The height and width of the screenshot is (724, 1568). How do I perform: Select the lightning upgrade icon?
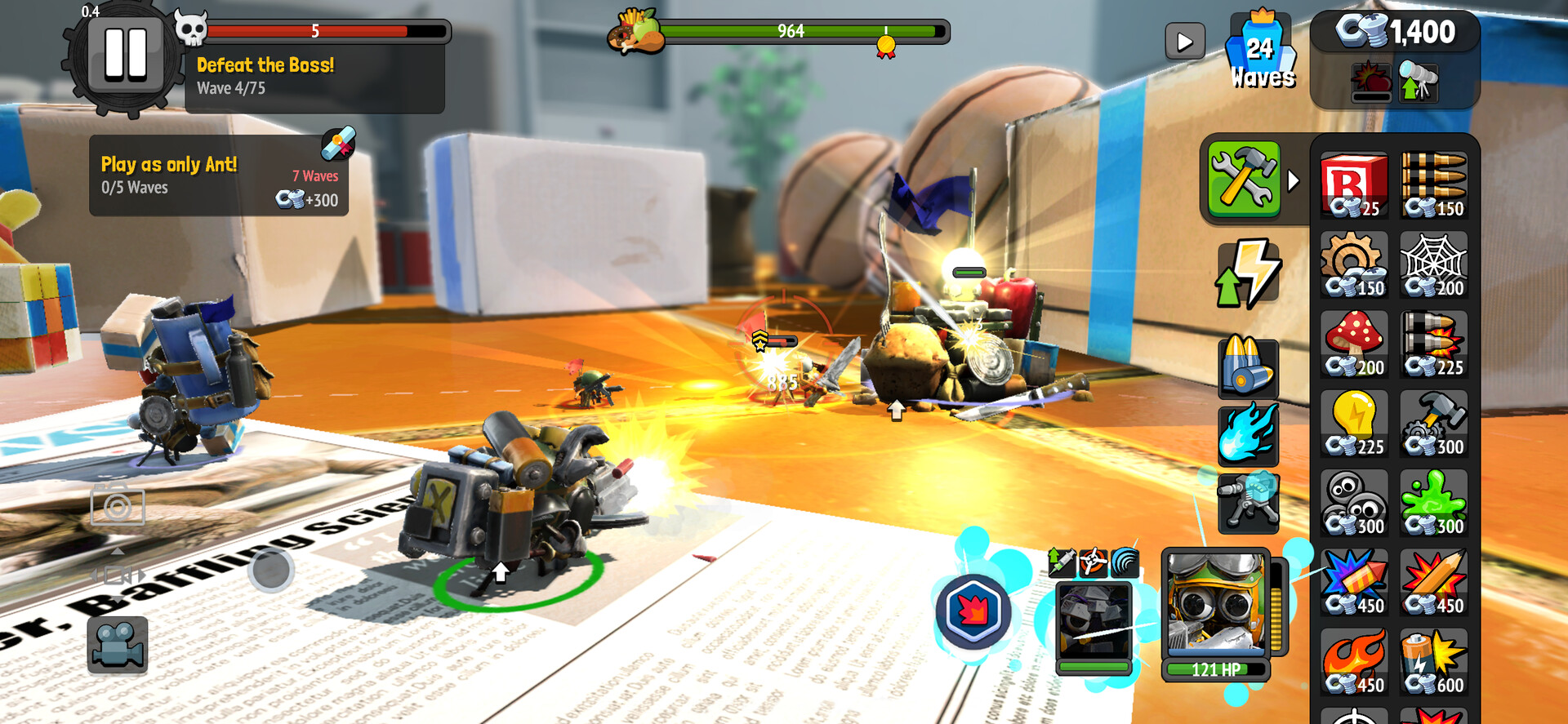pos(1249,270)
